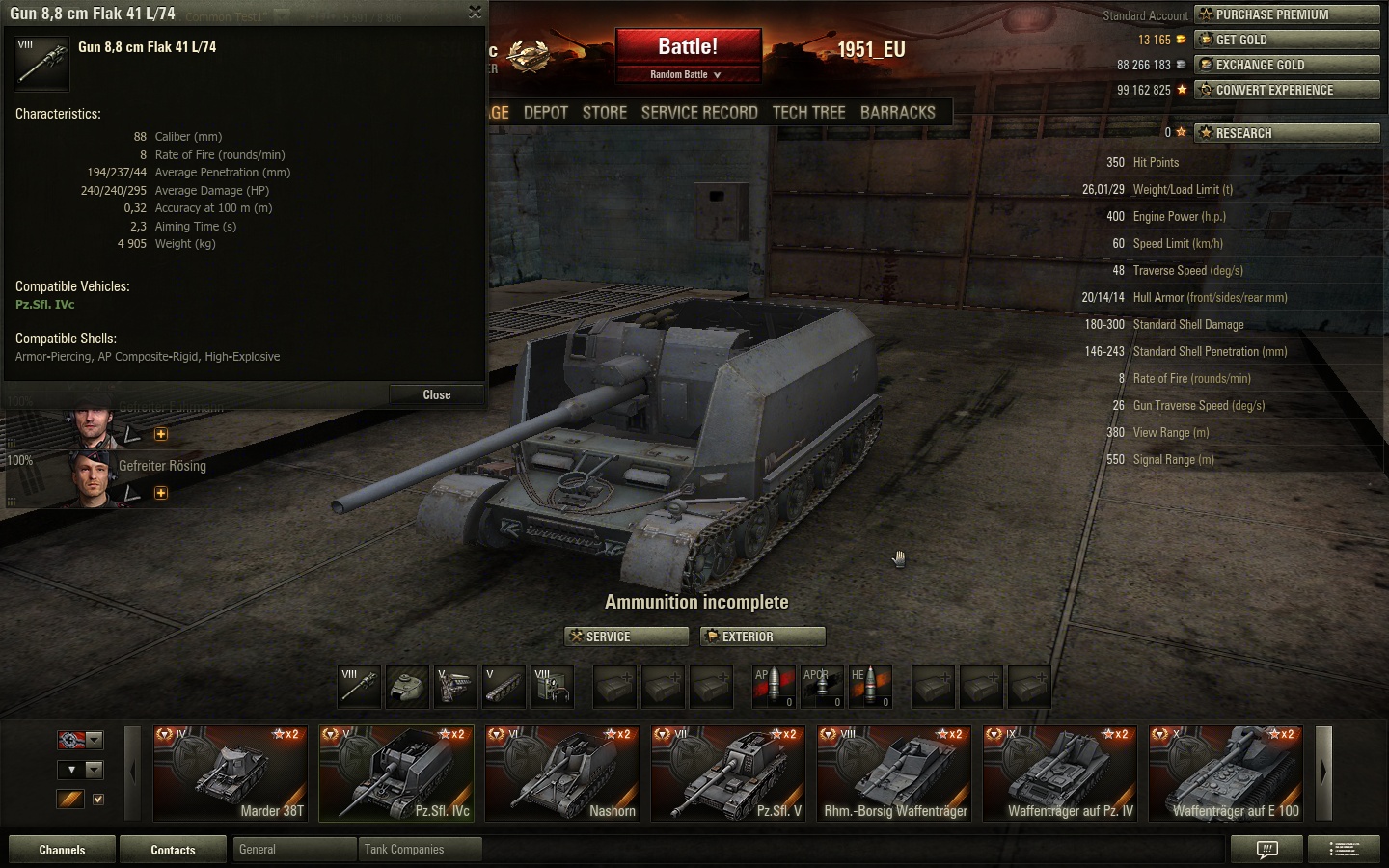Screen dimensions: 1389x868
Task: Click Purchase Premium
Action: click(x=1287, y=14)
